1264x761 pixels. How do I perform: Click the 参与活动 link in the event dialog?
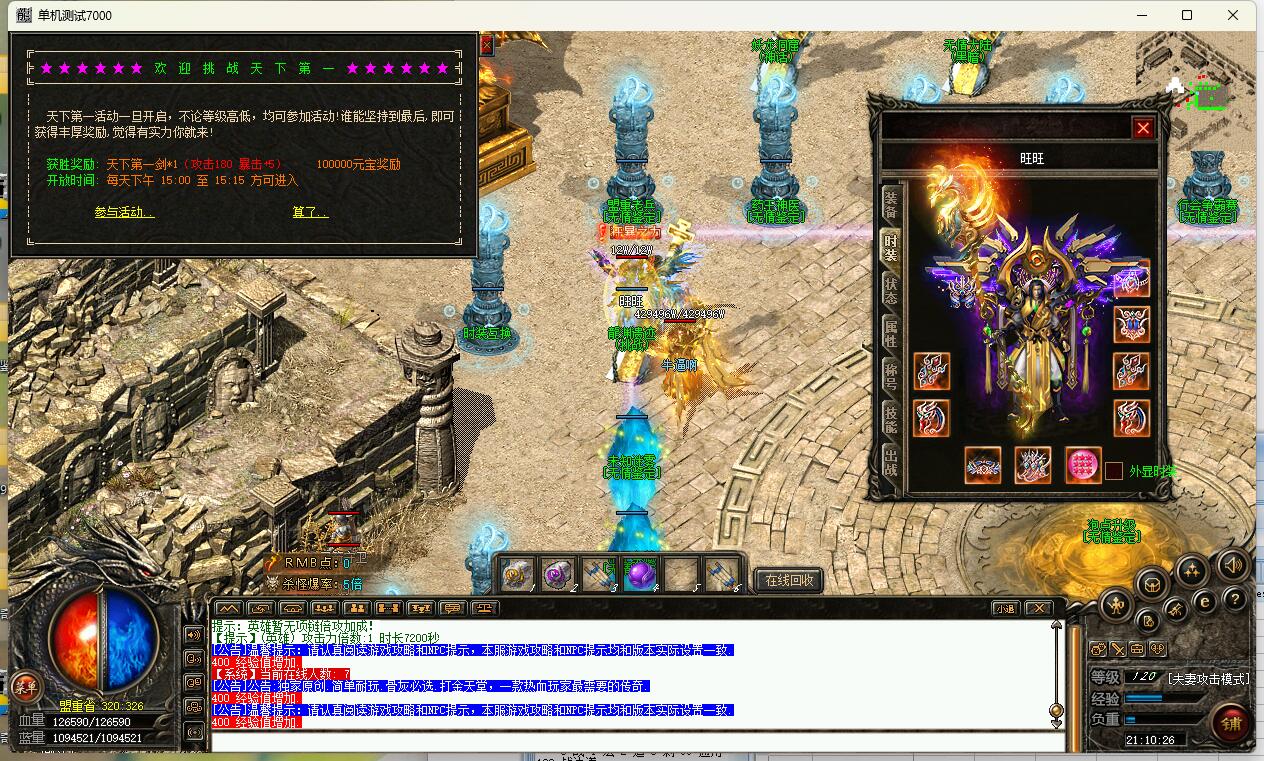[x=124, y=212]
